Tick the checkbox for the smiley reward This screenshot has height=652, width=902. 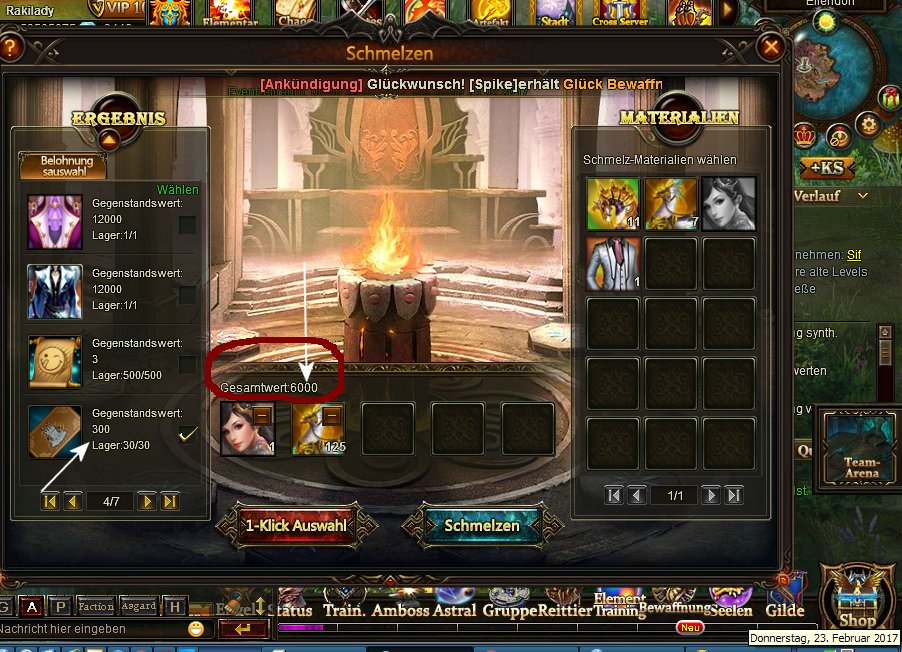187,365
